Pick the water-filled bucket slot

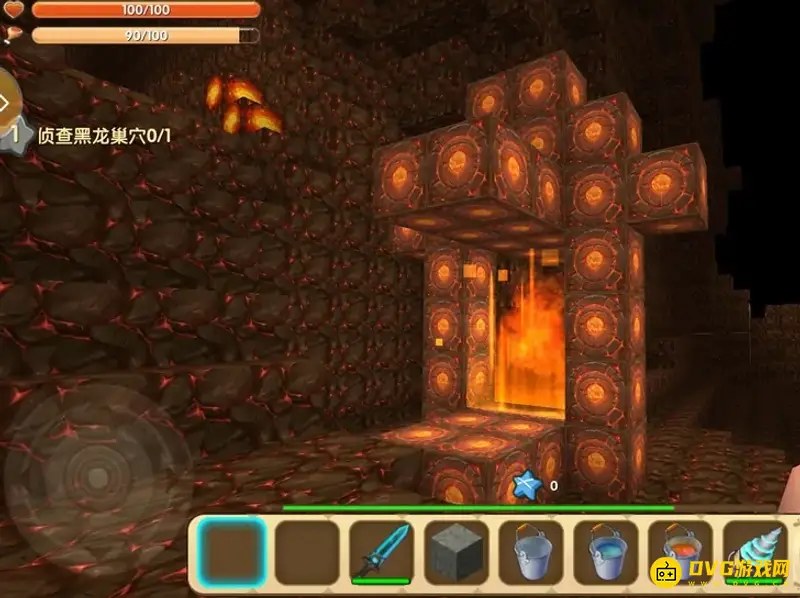pos(606,551)
